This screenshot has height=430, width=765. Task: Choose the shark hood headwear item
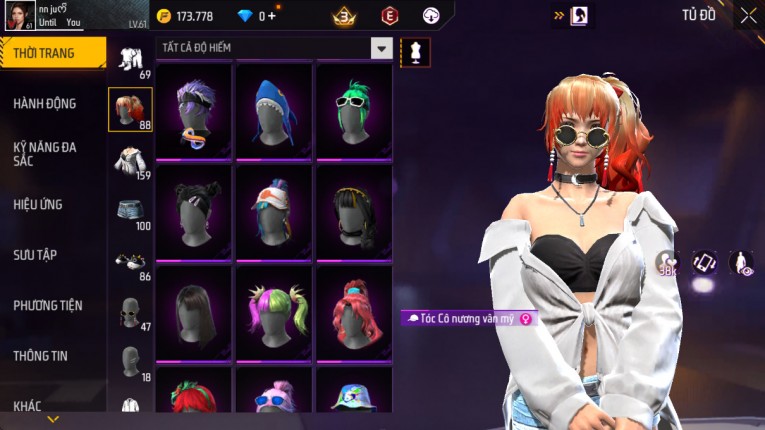(x=274, y=108)
